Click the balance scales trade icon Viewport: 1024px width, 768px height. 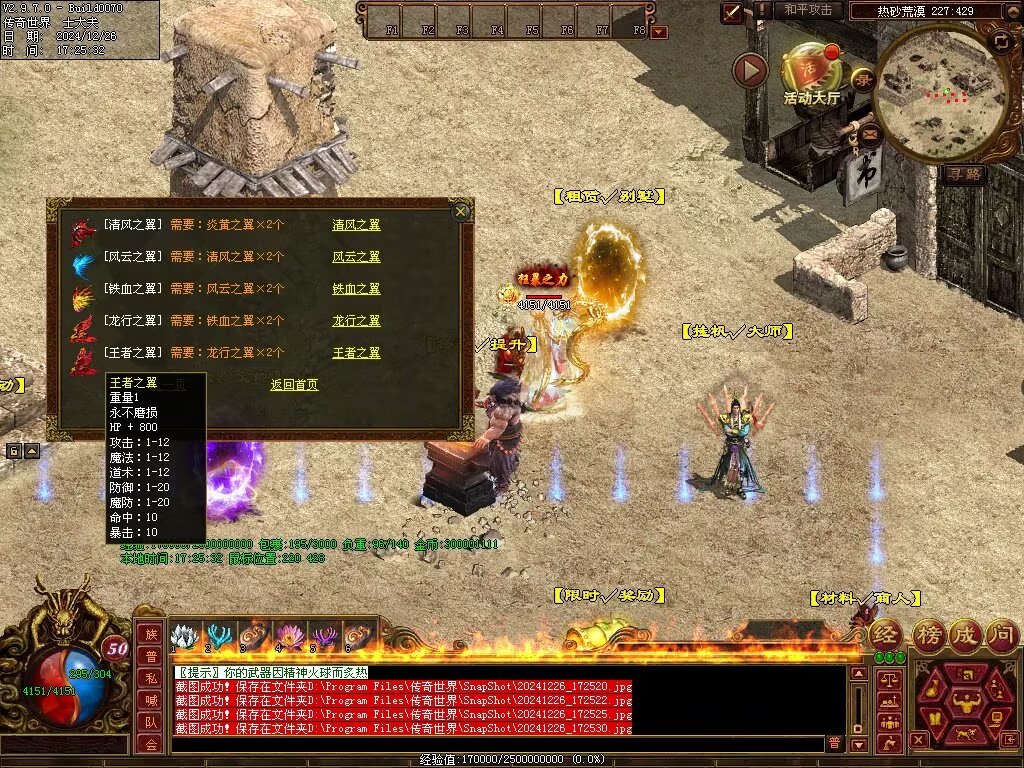(888, 680)
